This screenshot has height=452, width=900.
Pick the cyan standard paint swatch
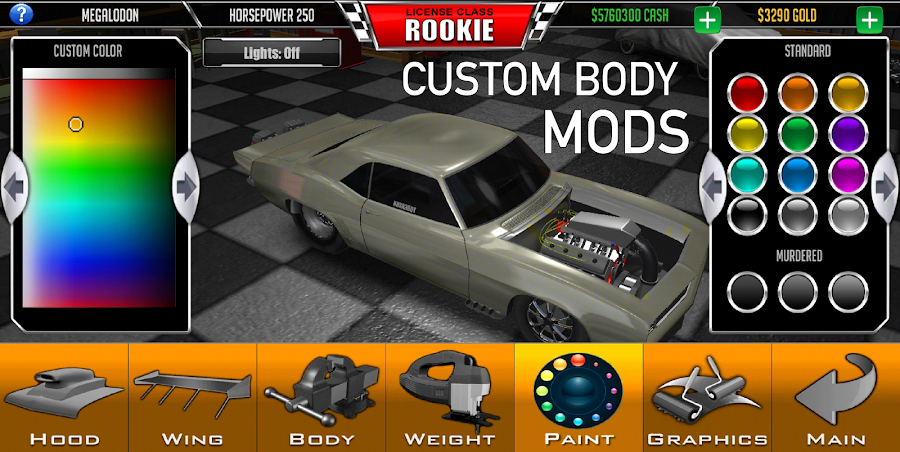click(748, 172)
